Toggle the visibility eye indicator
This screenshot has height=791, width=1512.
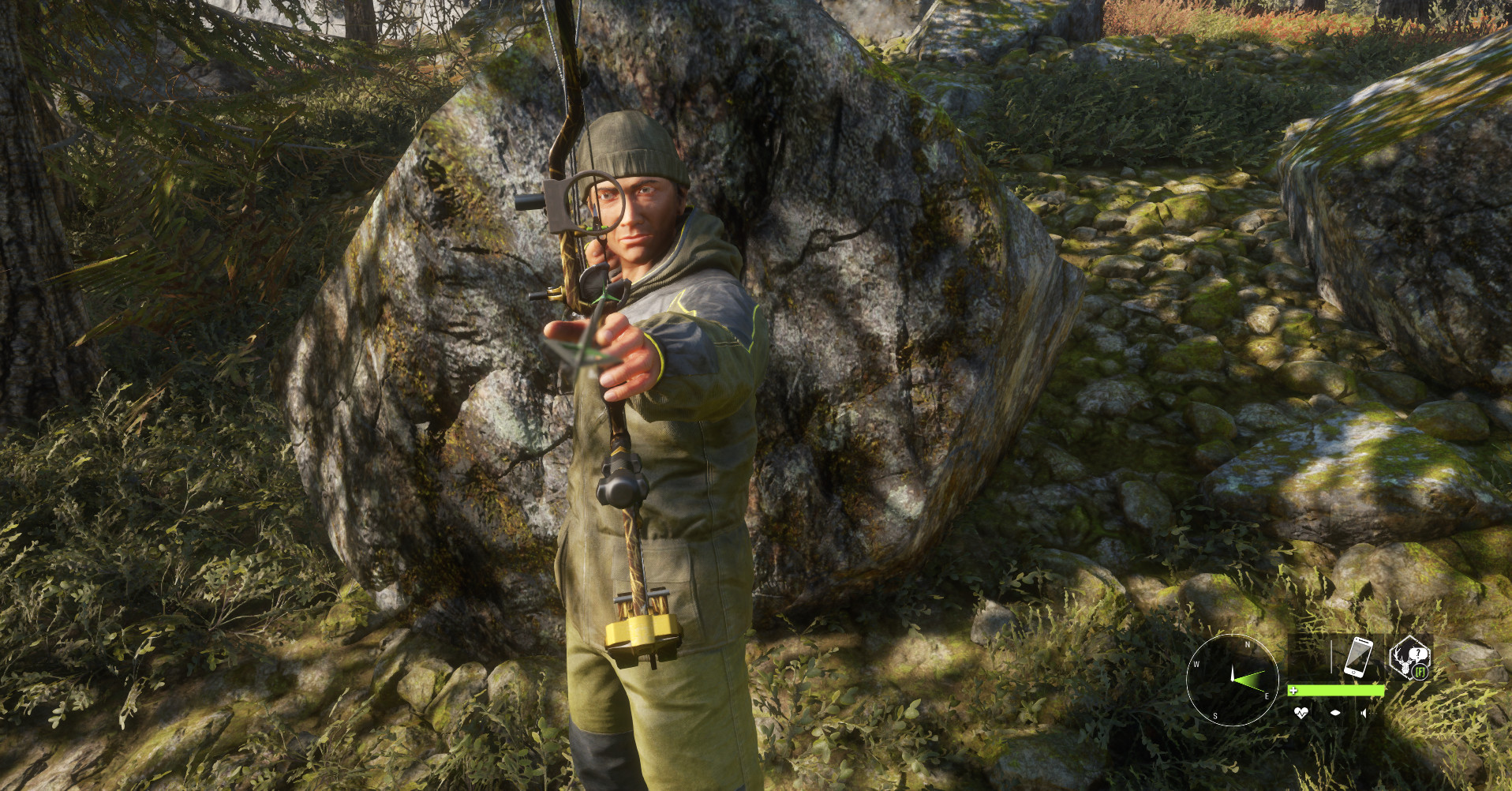(x=1336, y=713)
